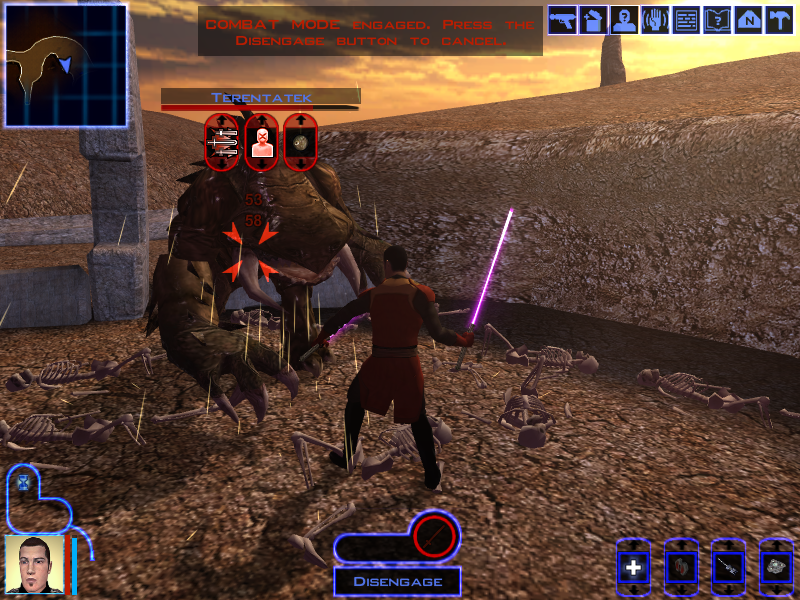Use the stimulant syringe item slot
This screenshot has width=800, height=600.
(x=728, y=568)
